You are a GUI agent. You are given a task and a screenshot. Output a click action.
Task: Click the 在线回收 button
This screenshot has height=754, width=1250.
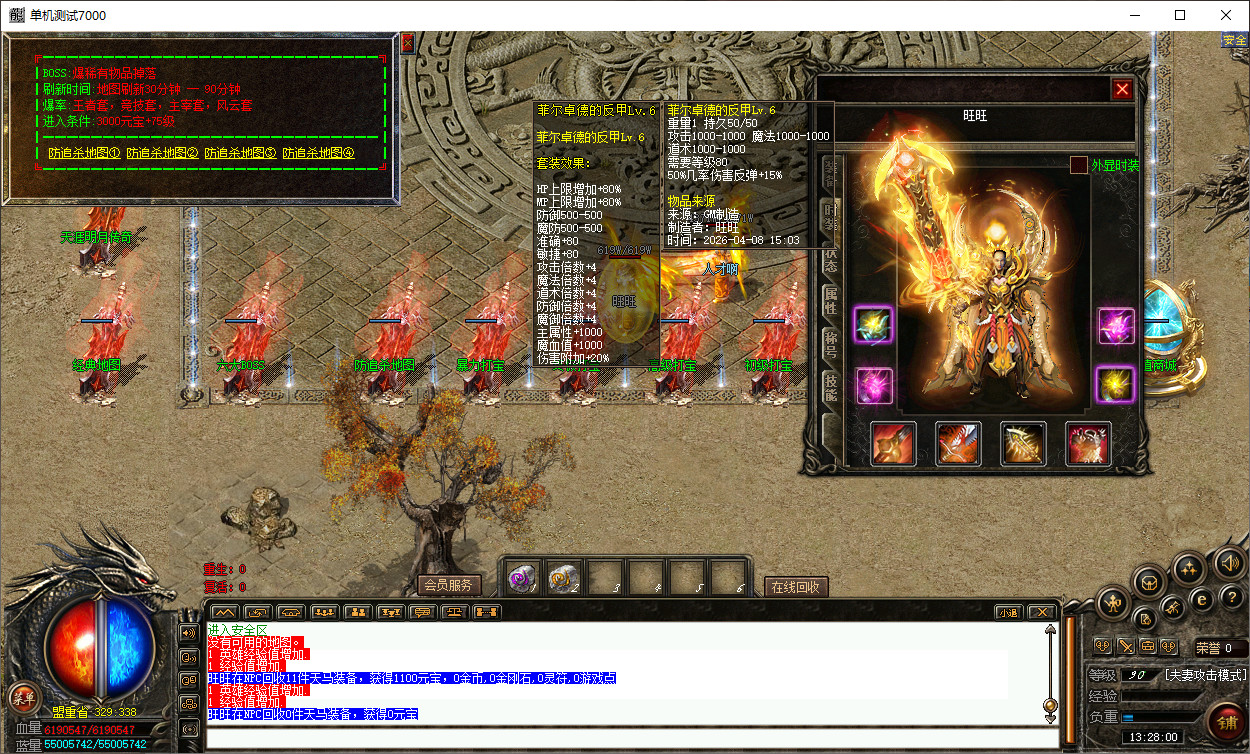(x=796, y=587)
